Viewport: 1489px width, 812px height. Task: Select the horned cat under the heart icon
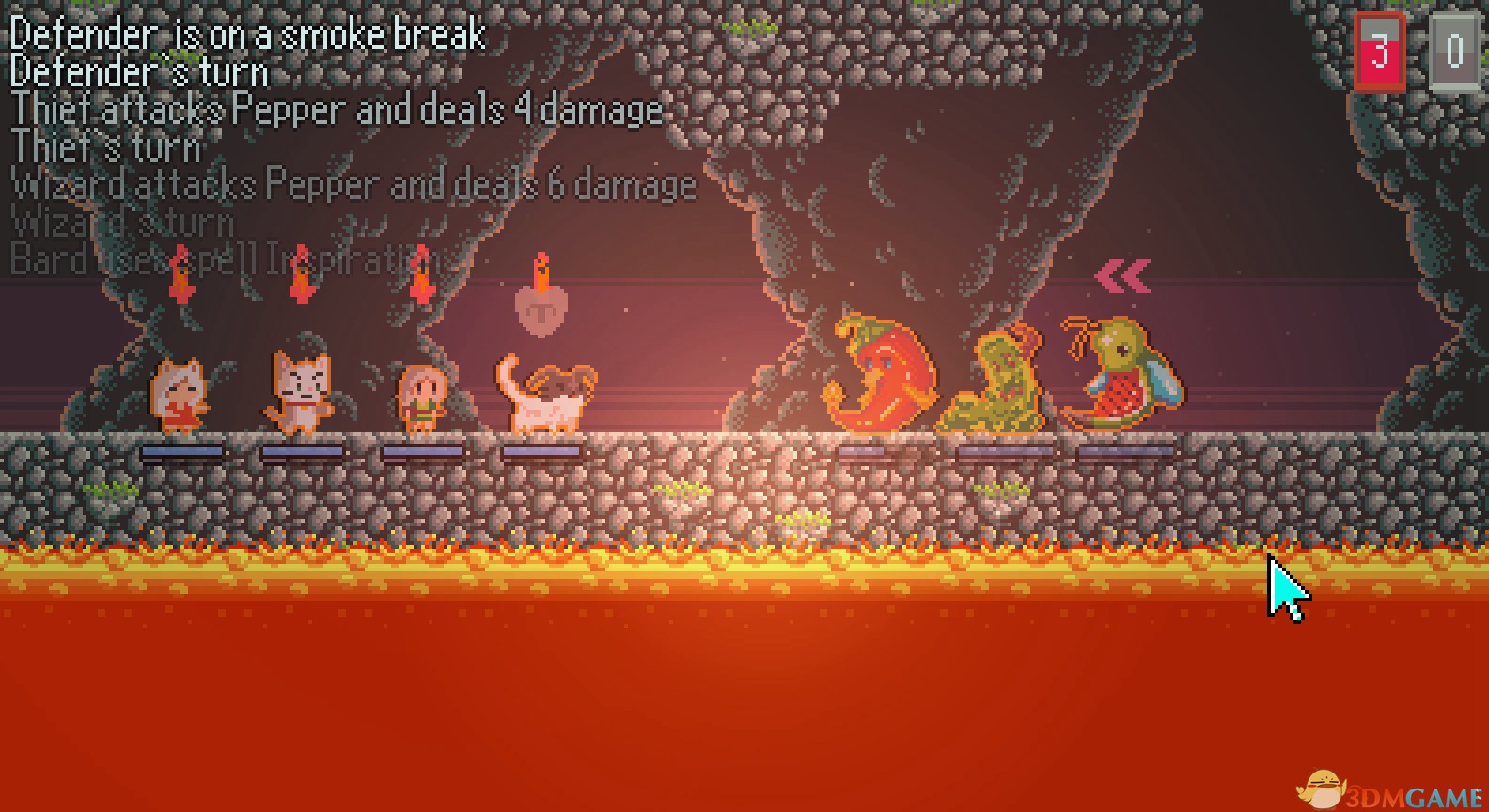point(545,397)
